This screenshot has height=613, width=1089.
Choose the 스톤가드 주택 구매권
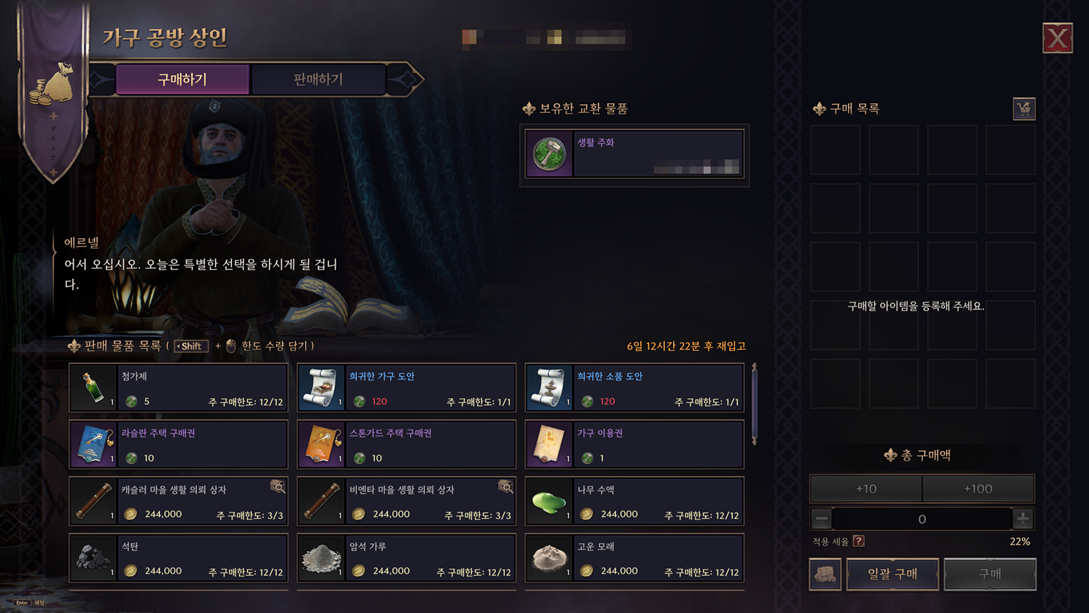407,445
